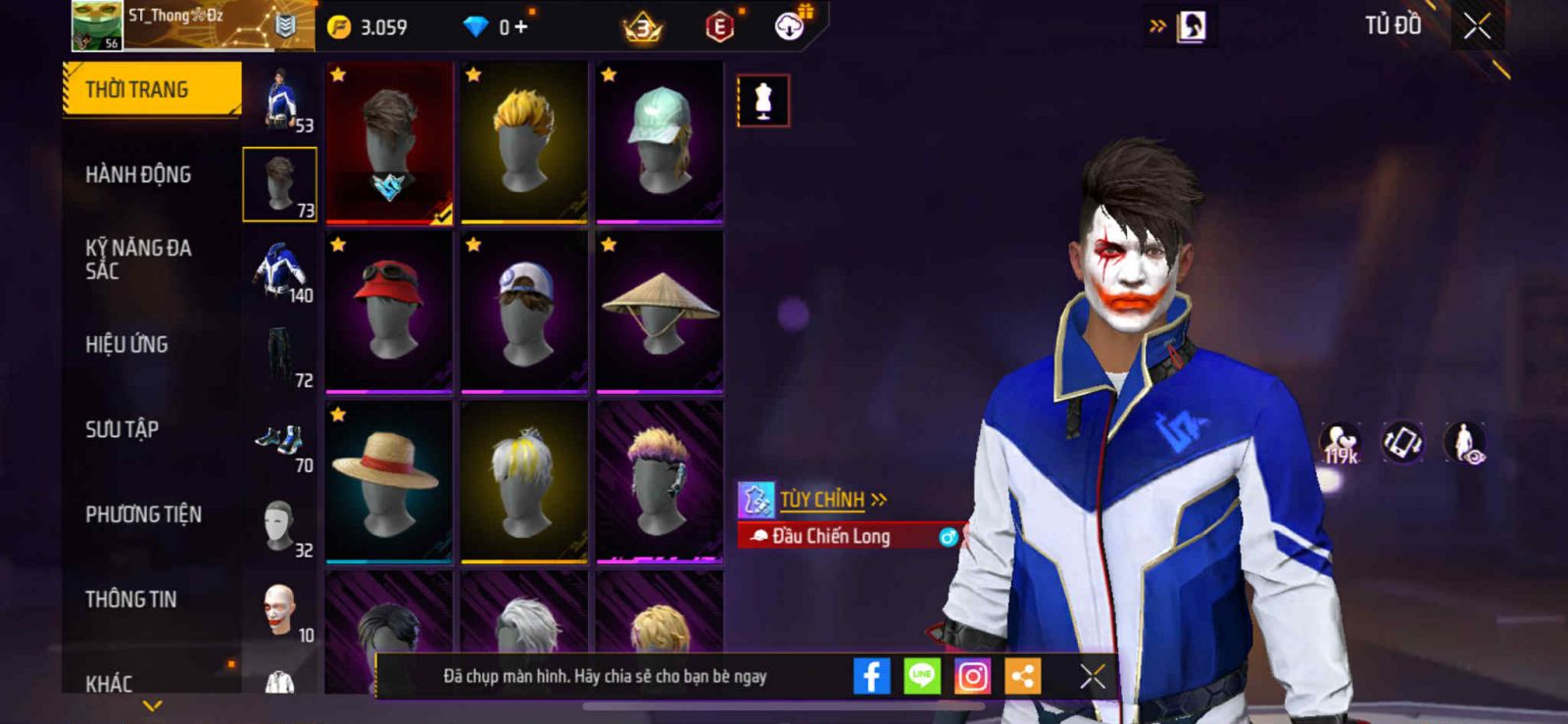Dismiss the screenshot share banner

[1092, 676]
